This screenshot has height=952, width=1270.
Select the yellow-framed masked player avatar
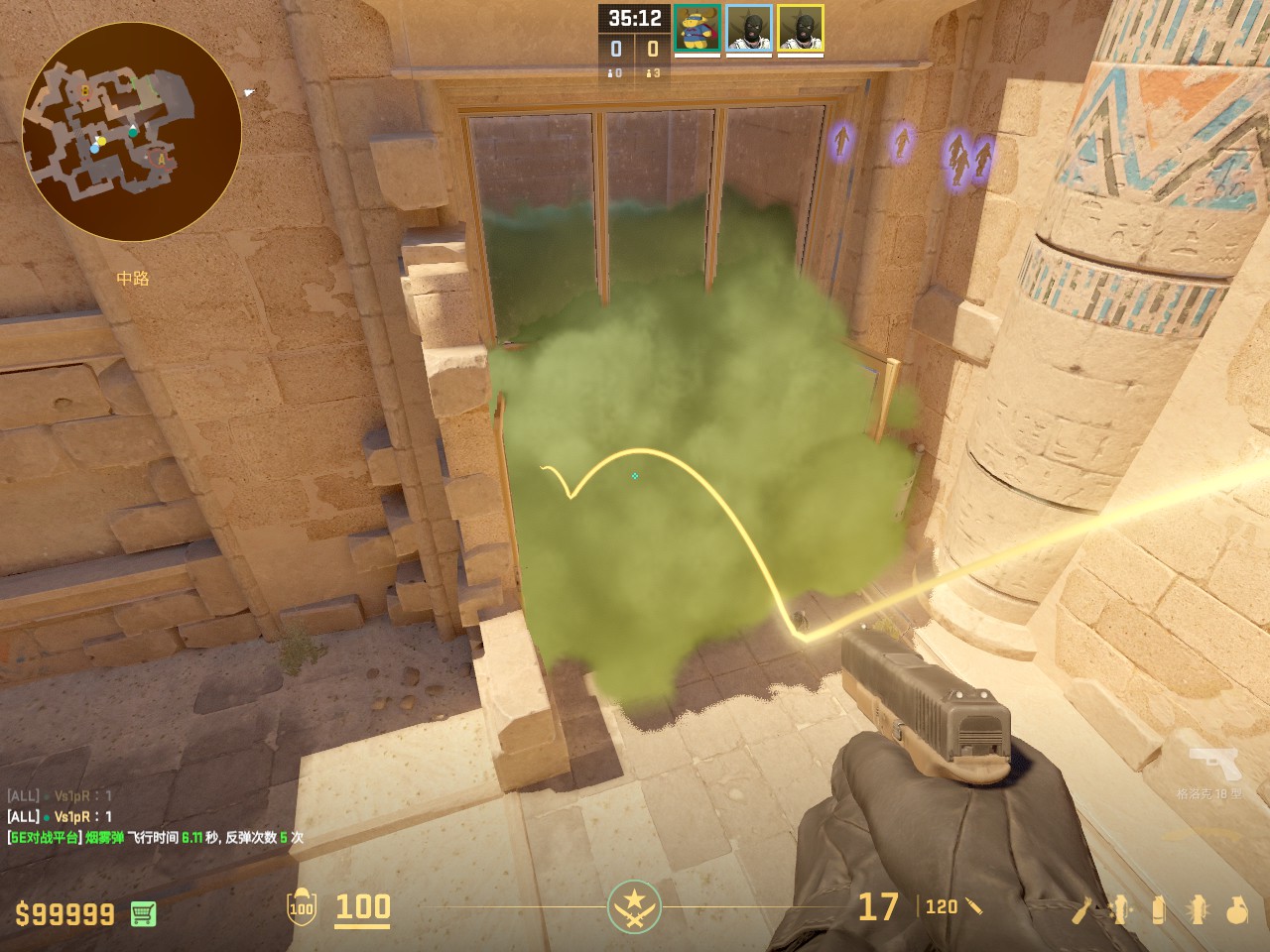[x=801, y=29]
